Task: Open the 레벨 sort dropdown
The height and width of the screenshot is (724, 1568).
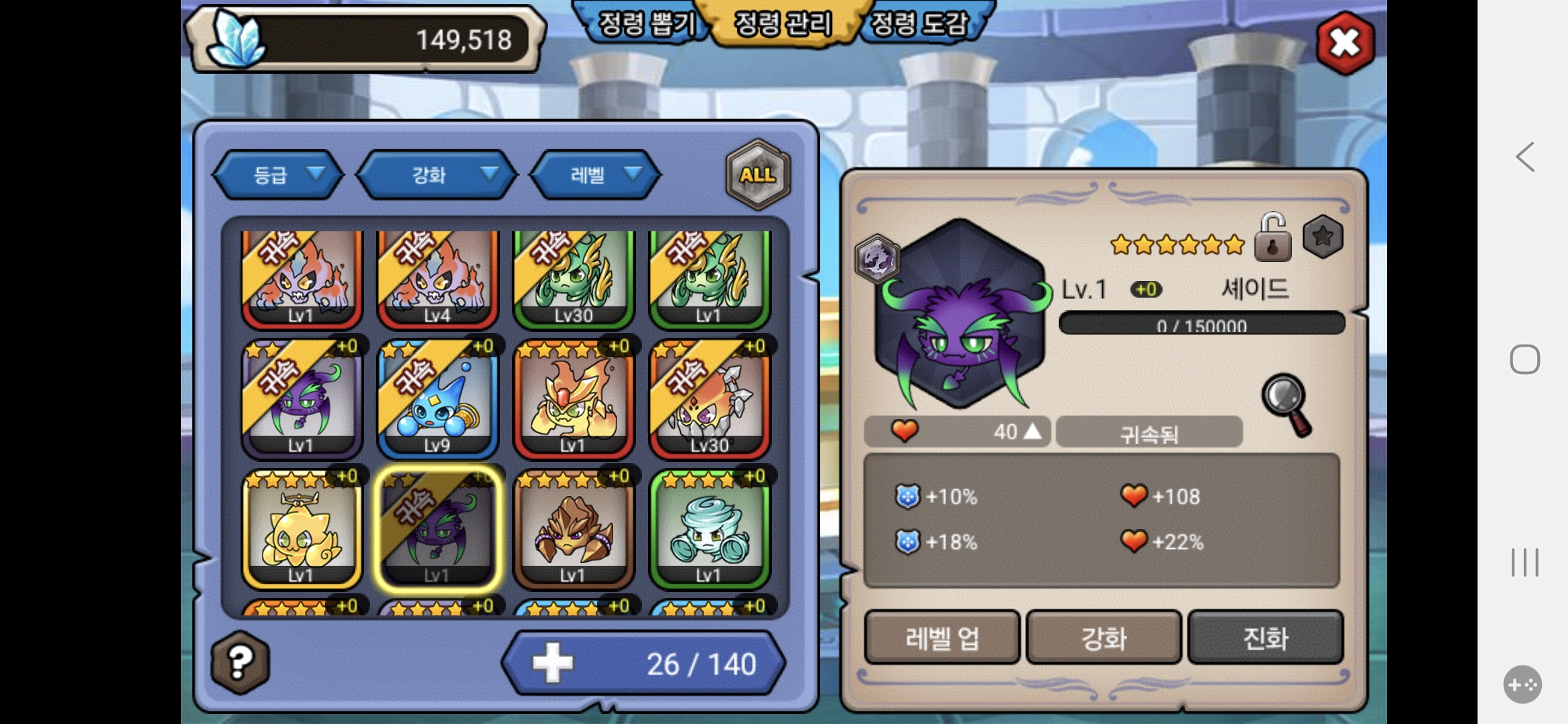Action: click(595, 175)
